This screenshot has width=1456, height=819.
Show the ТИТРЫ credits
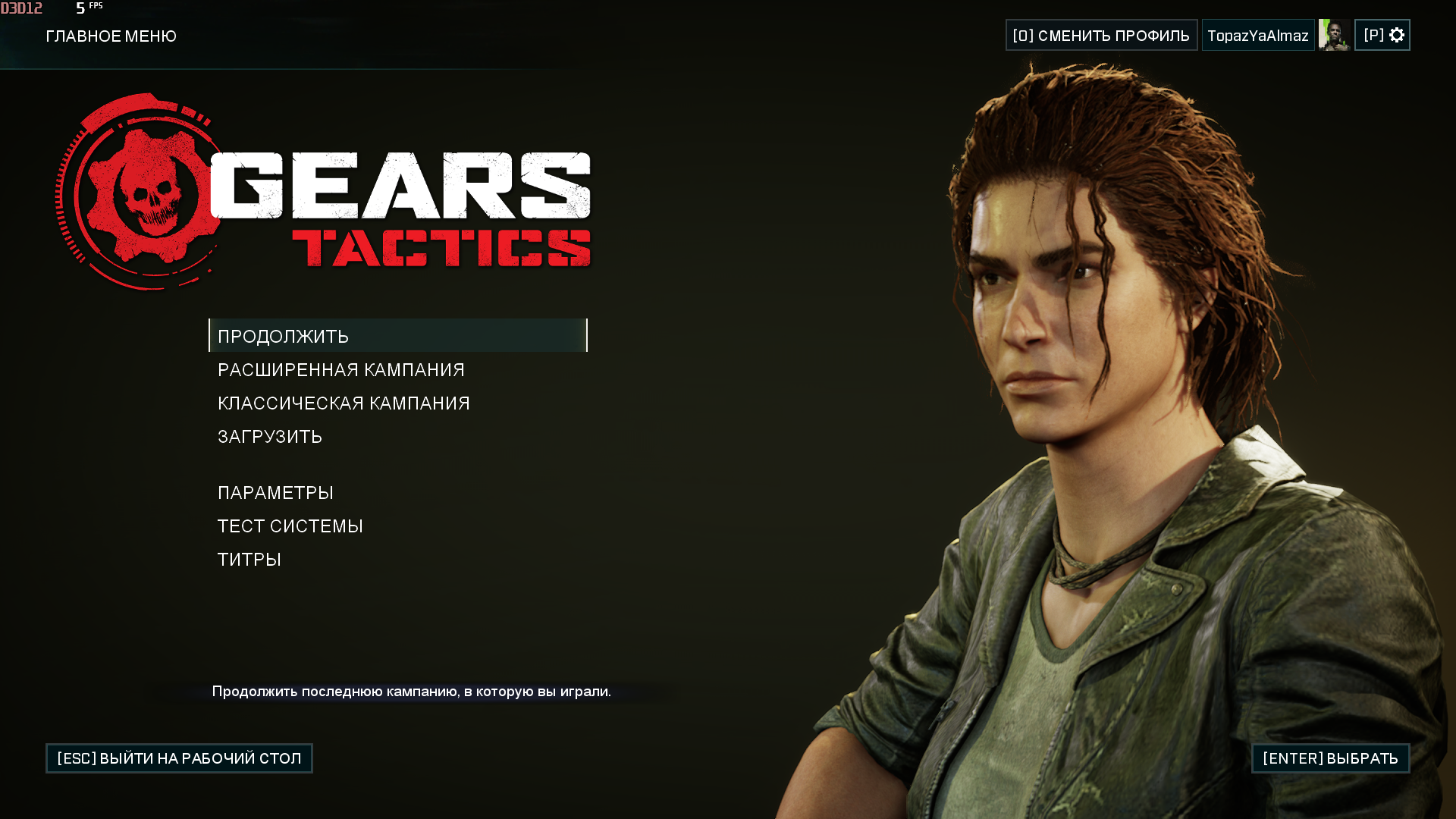tap(249, 560)
